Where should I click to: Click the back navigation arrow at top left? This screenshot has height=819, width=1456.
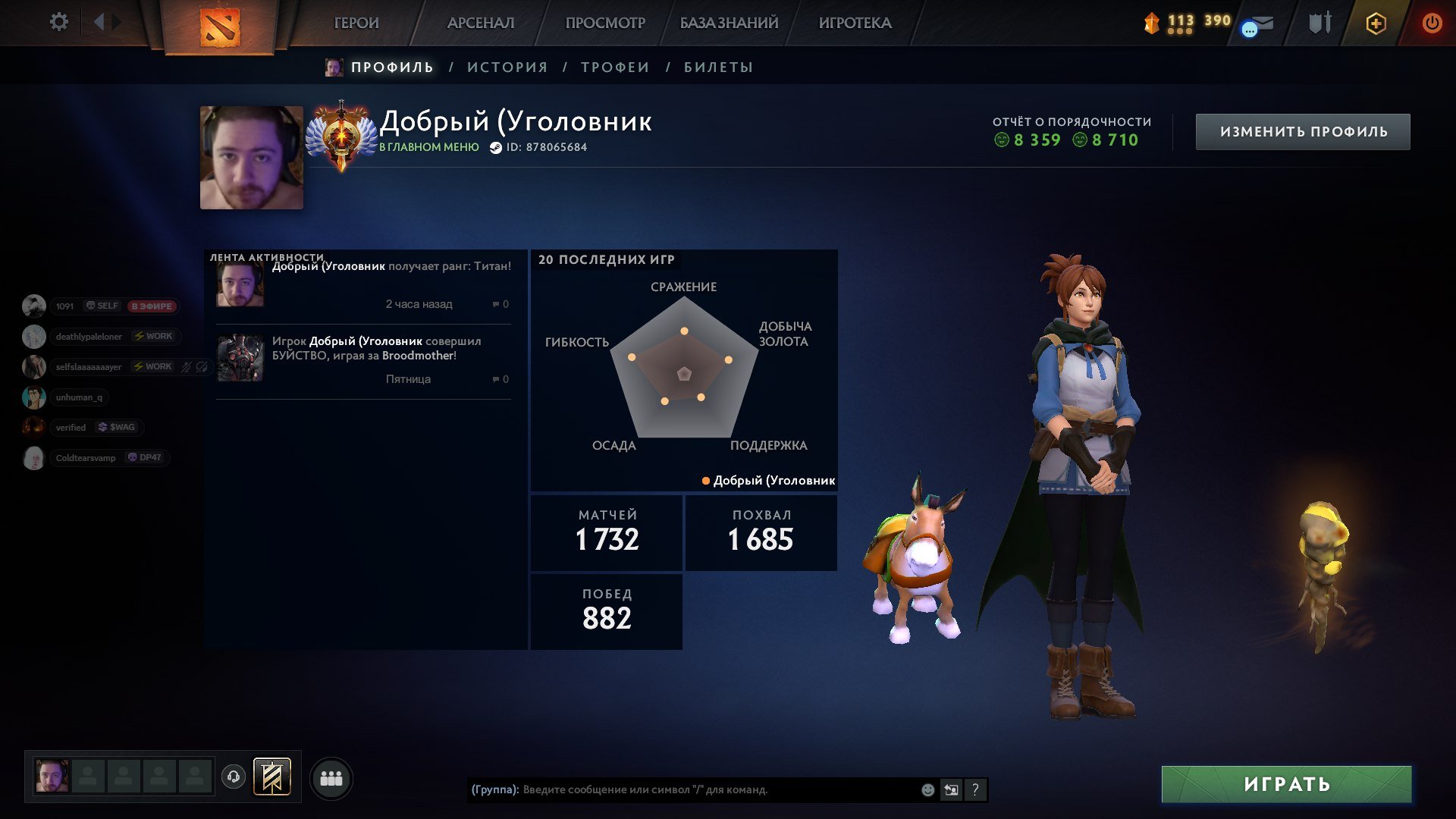pos(99,22)
